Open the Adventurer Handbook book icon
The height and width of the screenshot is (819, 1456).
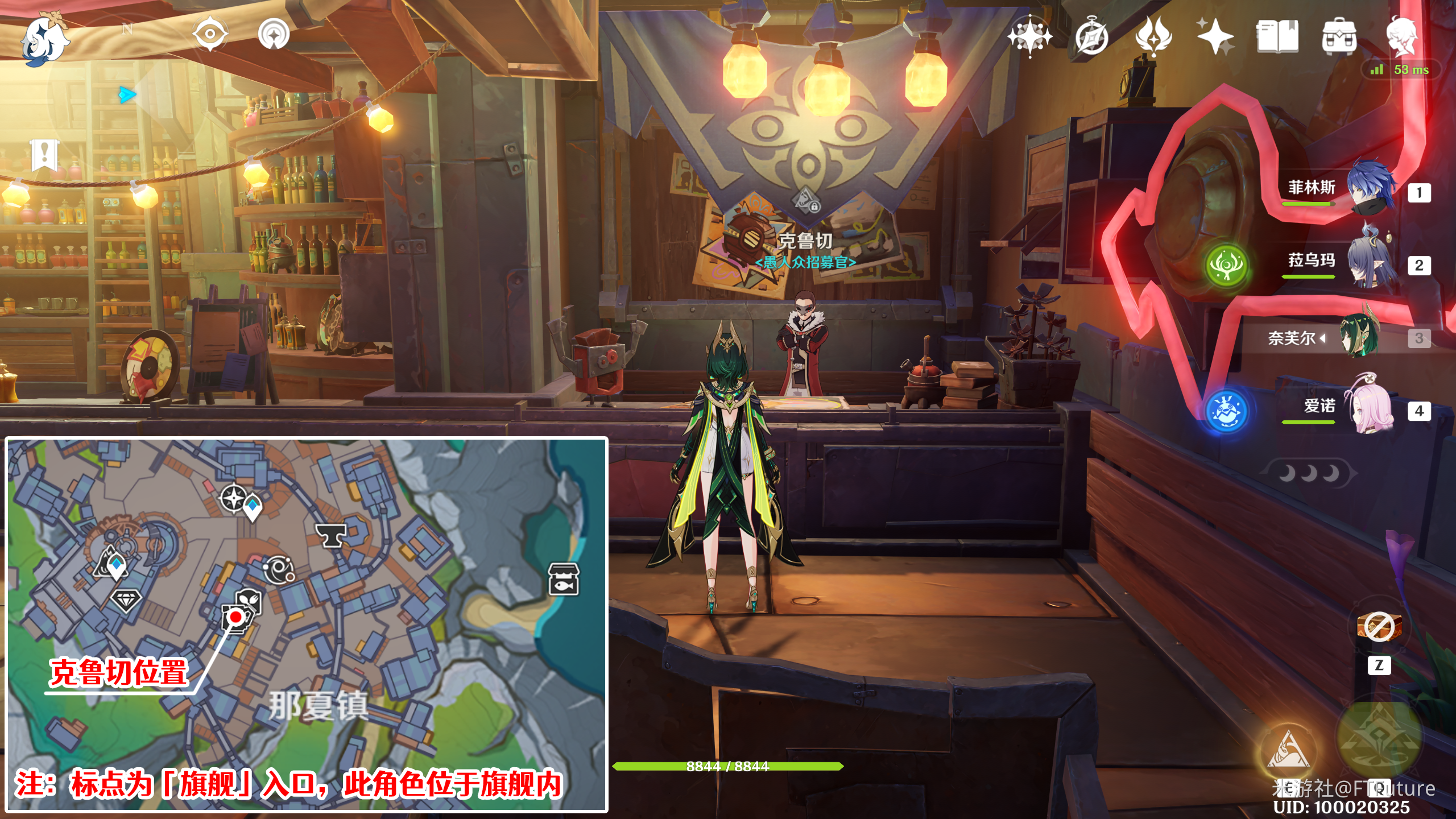1277,36
